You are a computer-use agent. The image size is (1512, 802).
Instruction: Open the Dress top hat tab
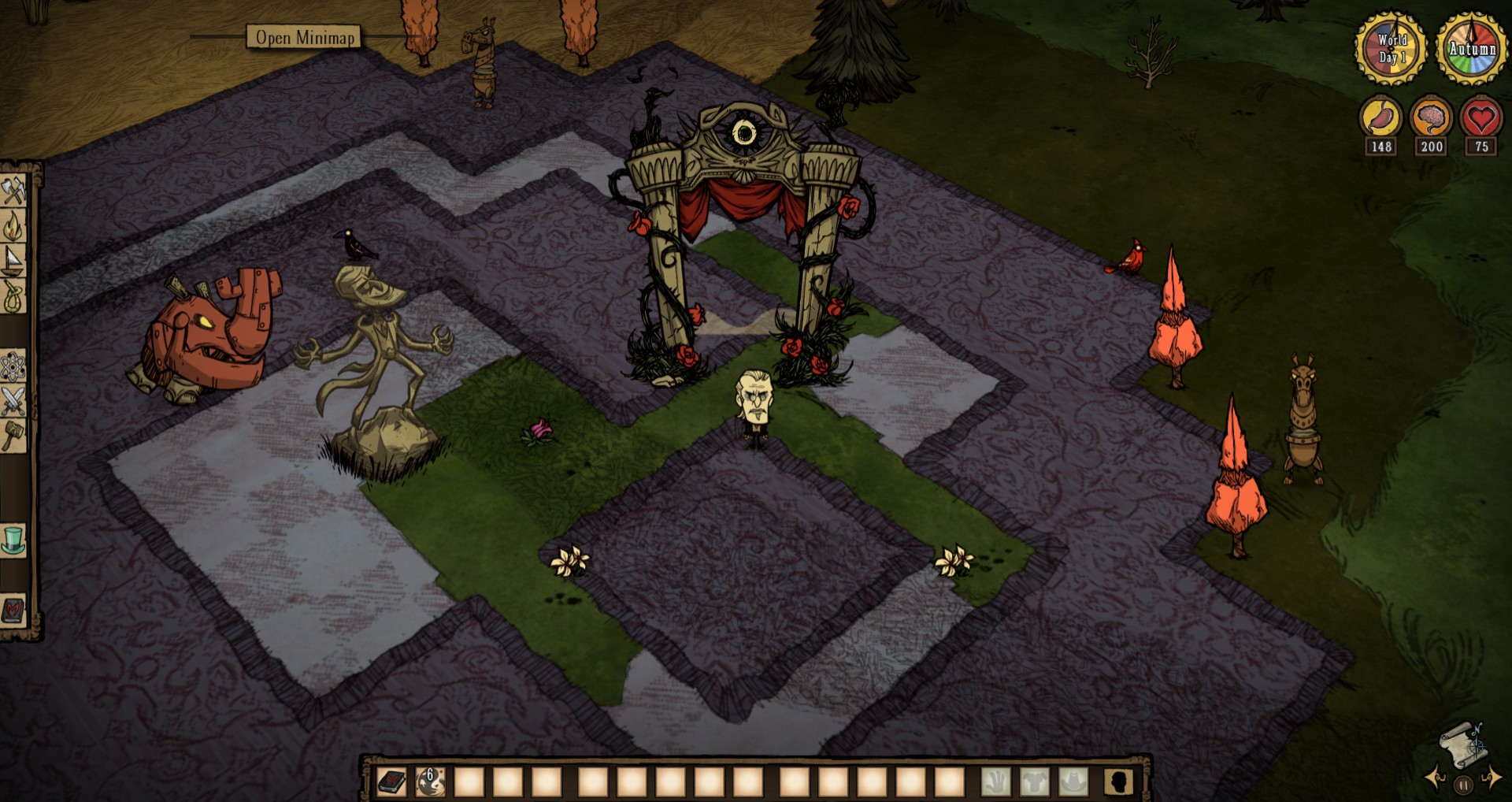(x=13, y=540)
